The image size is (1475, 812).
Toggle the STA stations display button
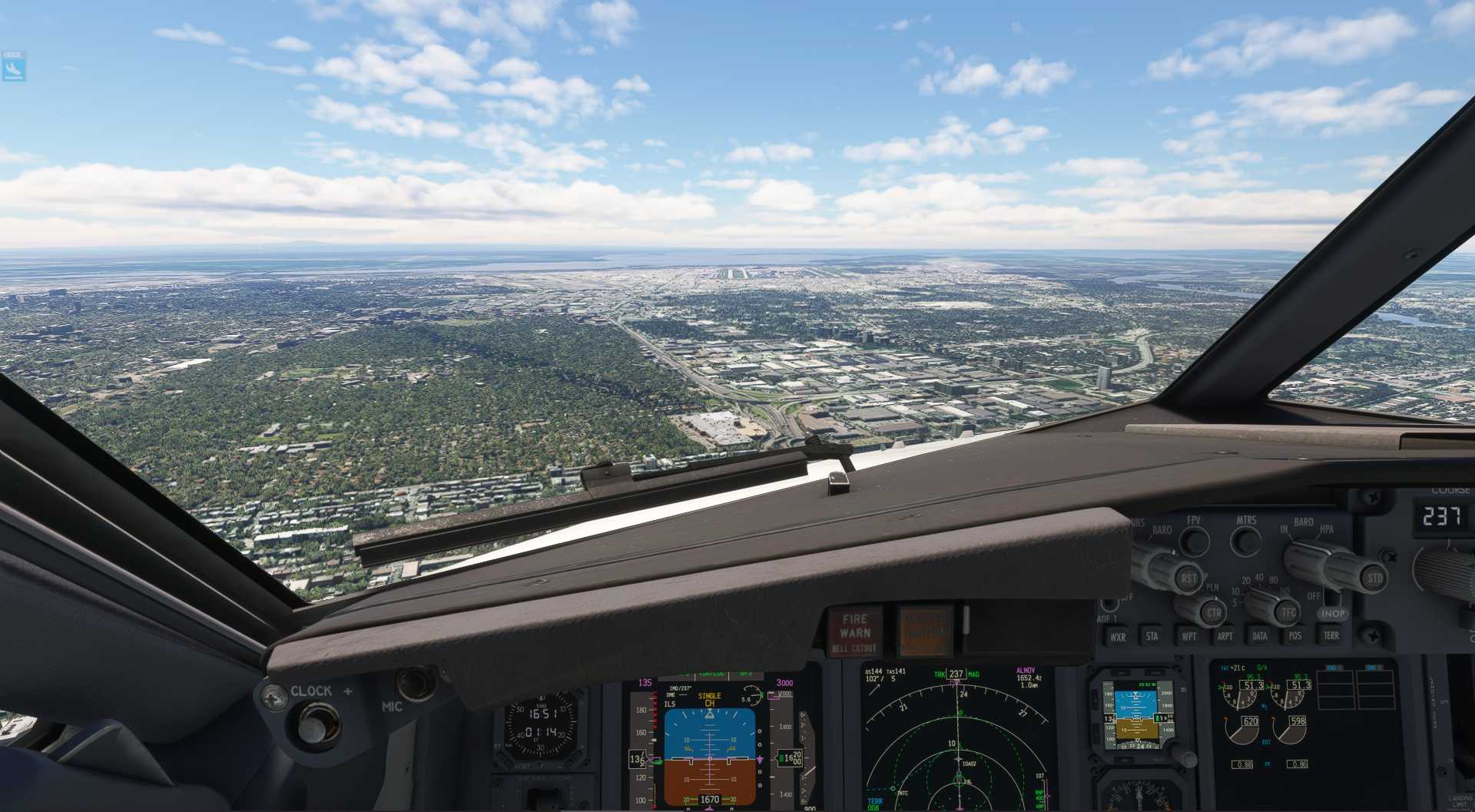[1152, 637]
